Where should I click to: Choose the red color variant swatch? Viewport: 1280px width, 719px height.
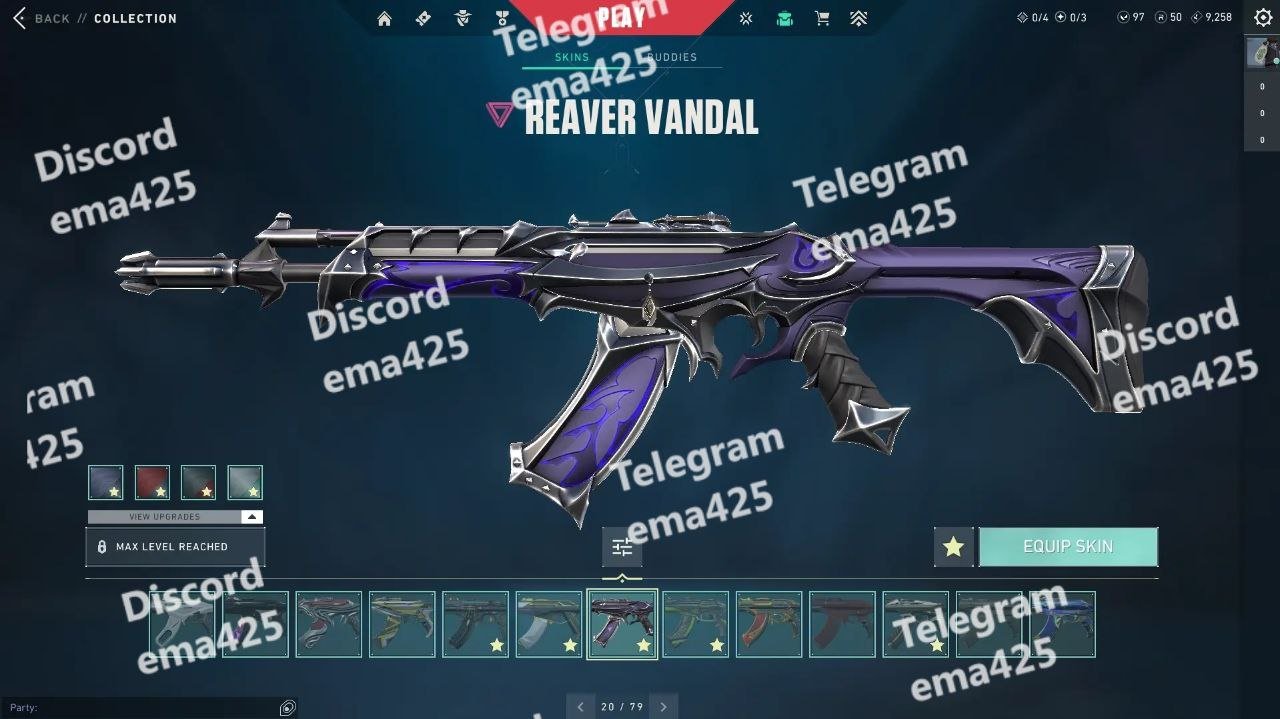[x=152, y=482]
